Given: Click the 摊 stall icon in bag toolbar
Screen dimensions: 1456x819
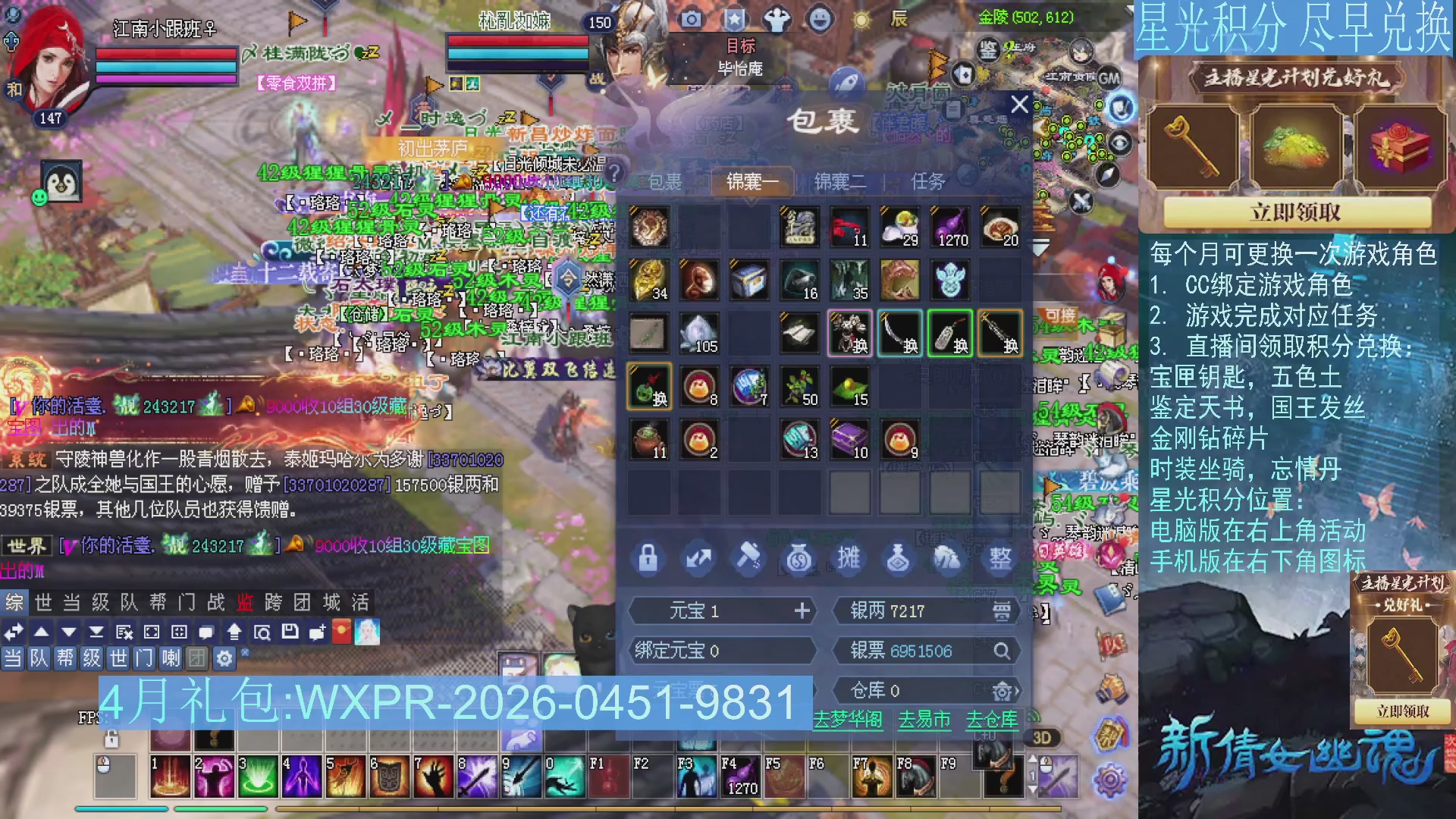Looking at the screenshot, I should (x=849, y=558).
